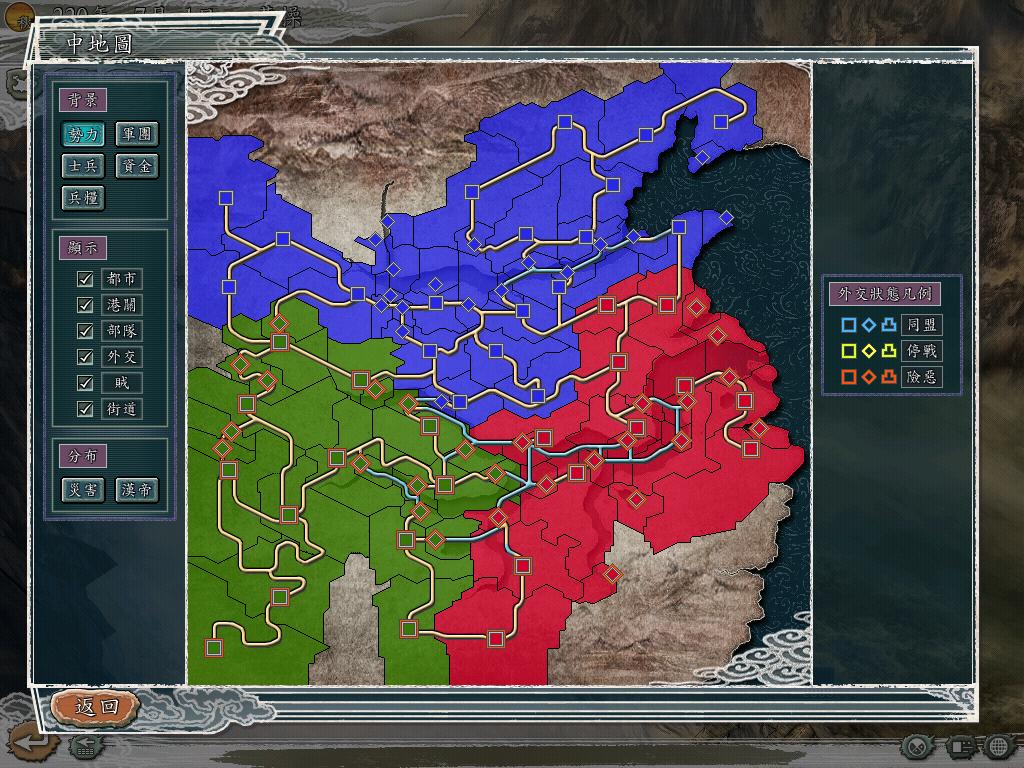Viewport: 1024px width, 768px height.
Task: Show the 災害 (disasters) distribution
Action: pos(83,490)
